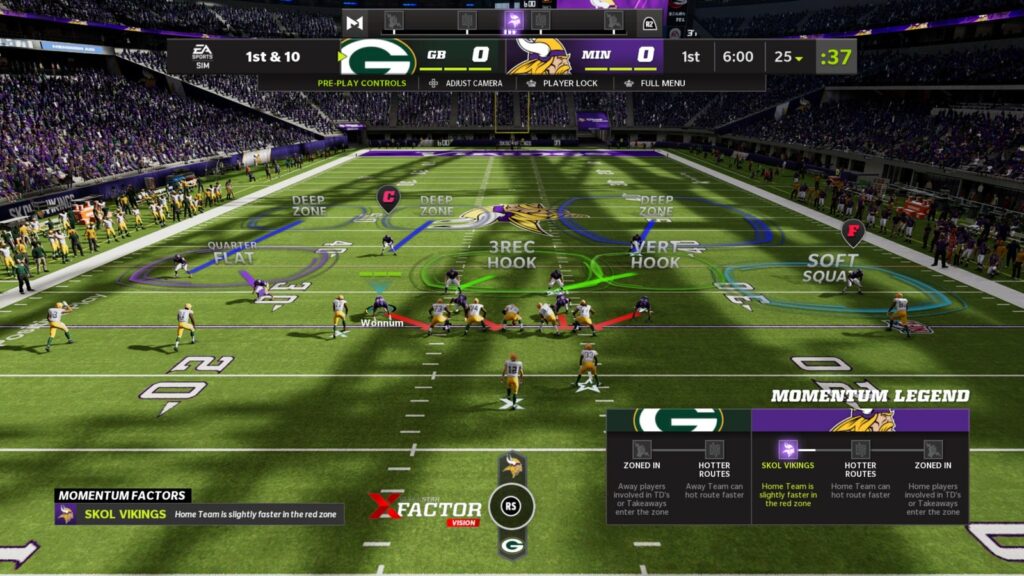Click the Skol Vikings row under Momentum Factors
Screen dimensions: 1024x576
click(199, 514)
